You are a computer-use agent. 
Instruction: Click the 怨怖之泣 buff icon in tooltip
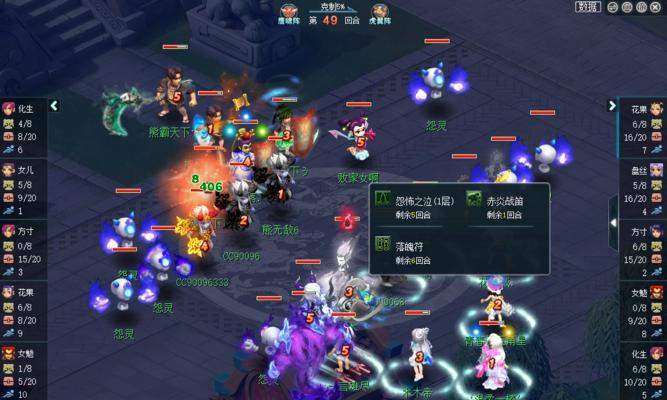(x=382, y=200)
